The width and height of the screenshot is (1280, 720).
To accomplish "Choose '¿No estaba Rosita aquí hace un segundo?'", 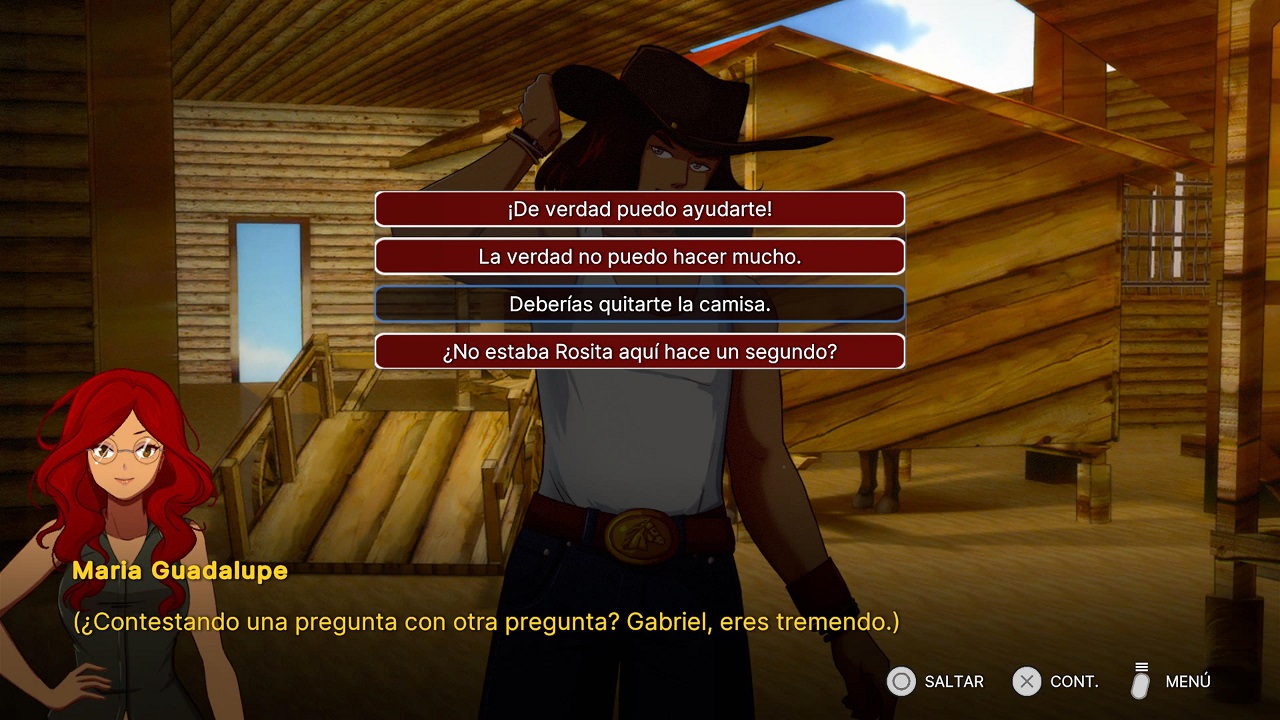I will (x=640, y=351).
